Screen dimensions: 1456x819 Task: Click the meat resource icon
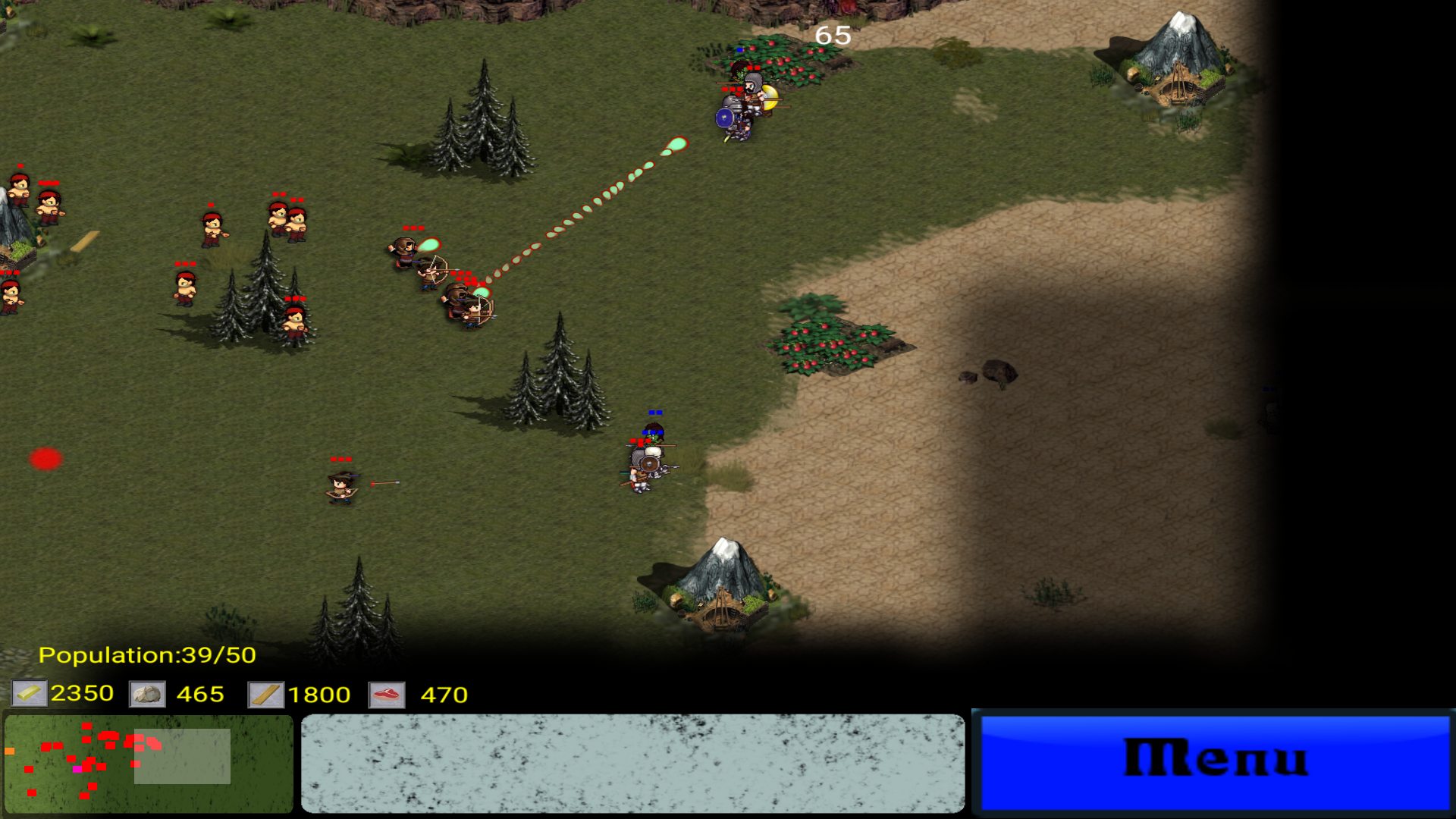pos(387,694)
